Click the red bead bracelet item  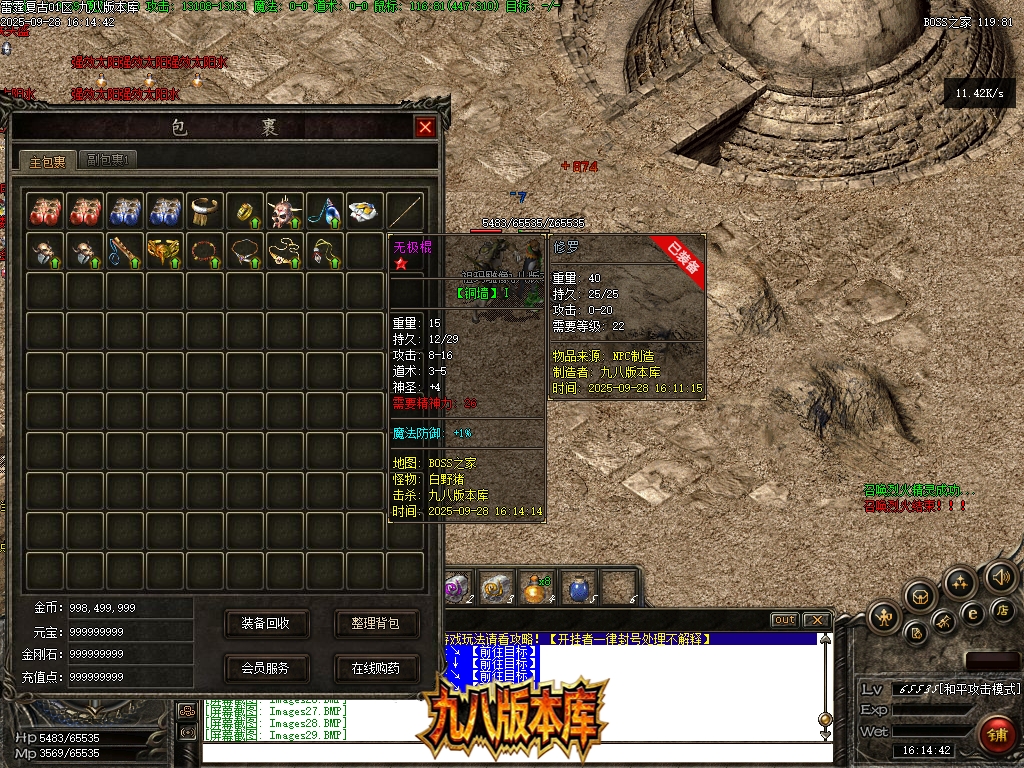point(205,251)
